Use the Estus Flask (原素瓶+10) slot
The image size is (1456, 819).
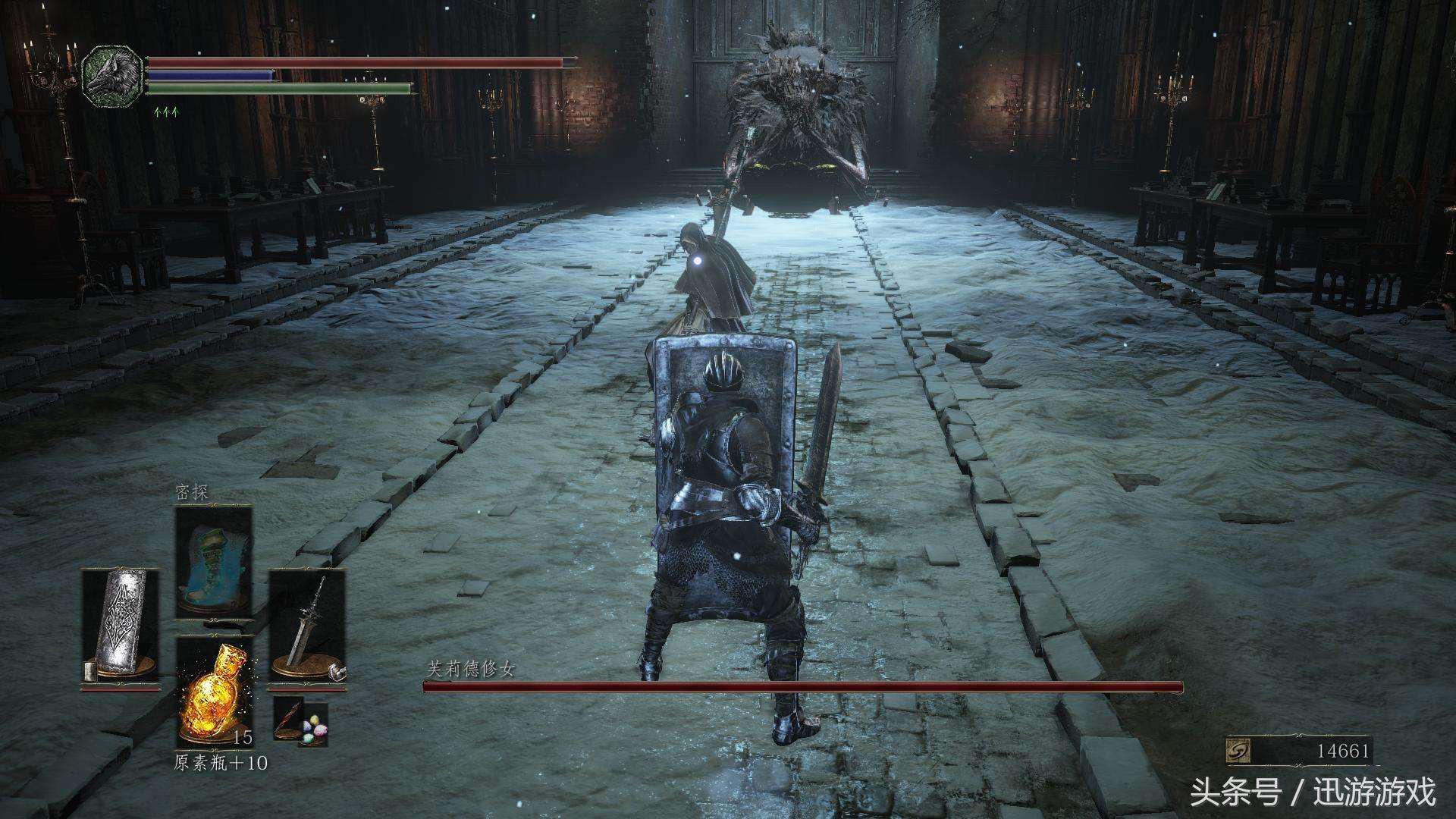point(215,692)
